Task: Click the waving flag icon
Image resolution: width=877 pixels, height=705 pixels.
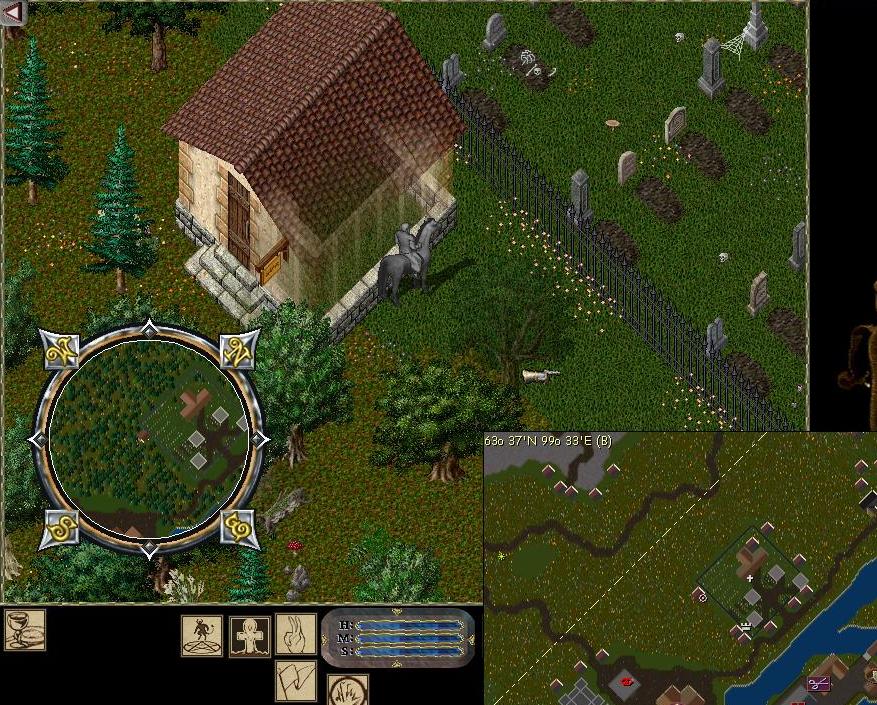Action: point(296,680)
